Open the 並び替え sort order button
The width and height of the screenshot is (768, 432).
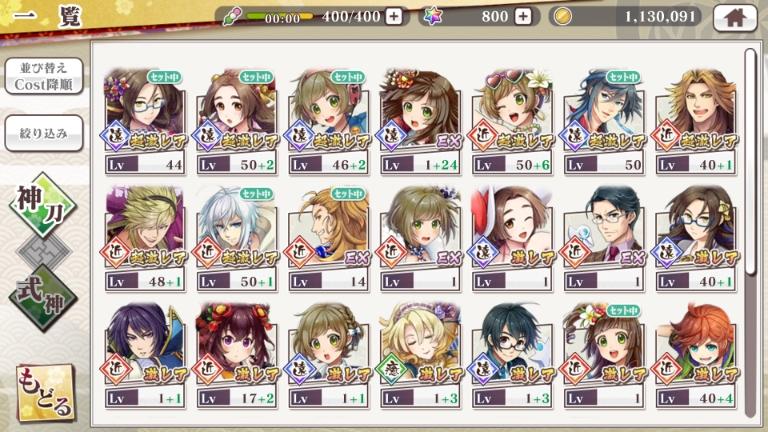pos(43,77)
